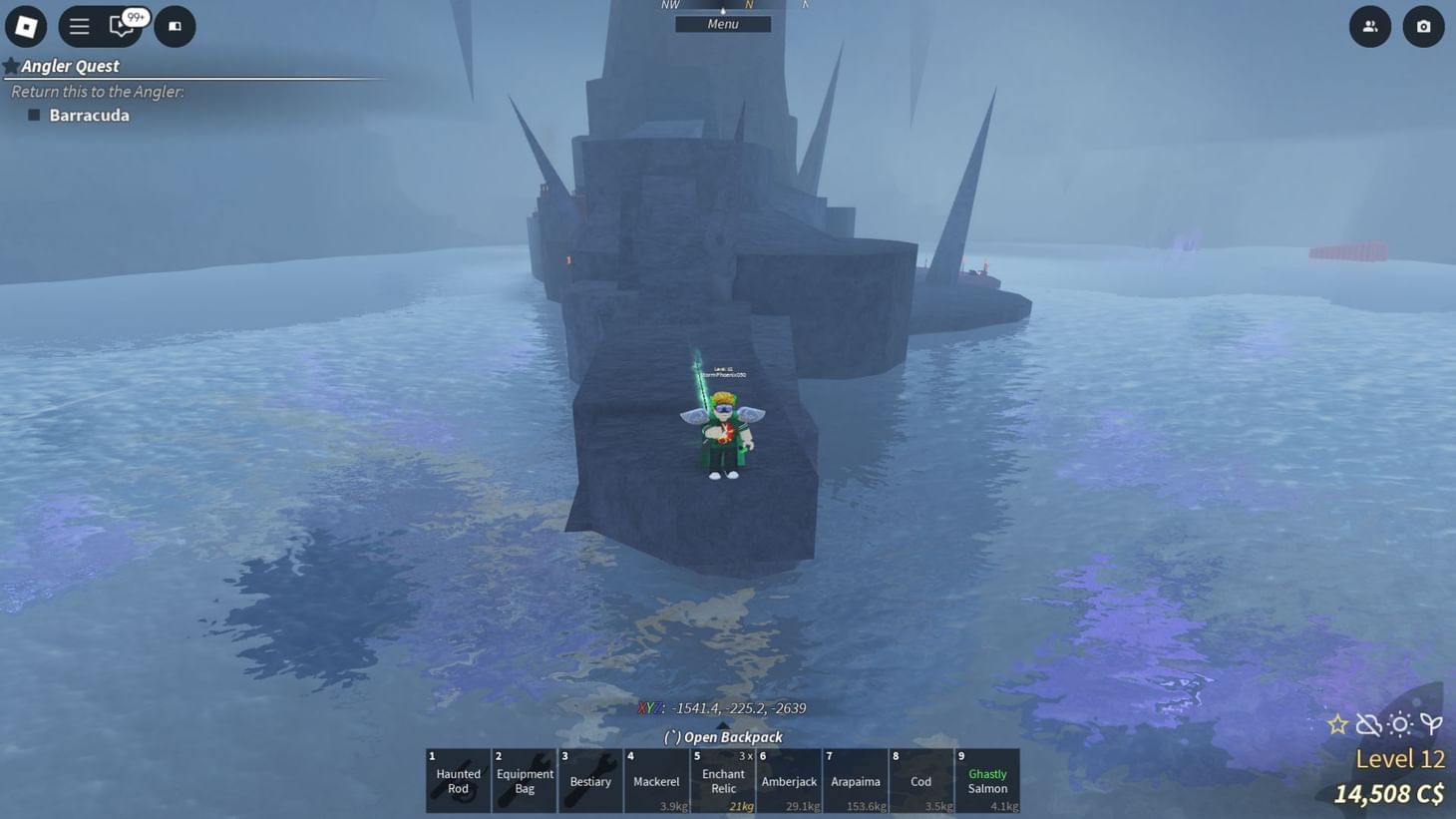Open the friends list icon top right

[1369, 26]
